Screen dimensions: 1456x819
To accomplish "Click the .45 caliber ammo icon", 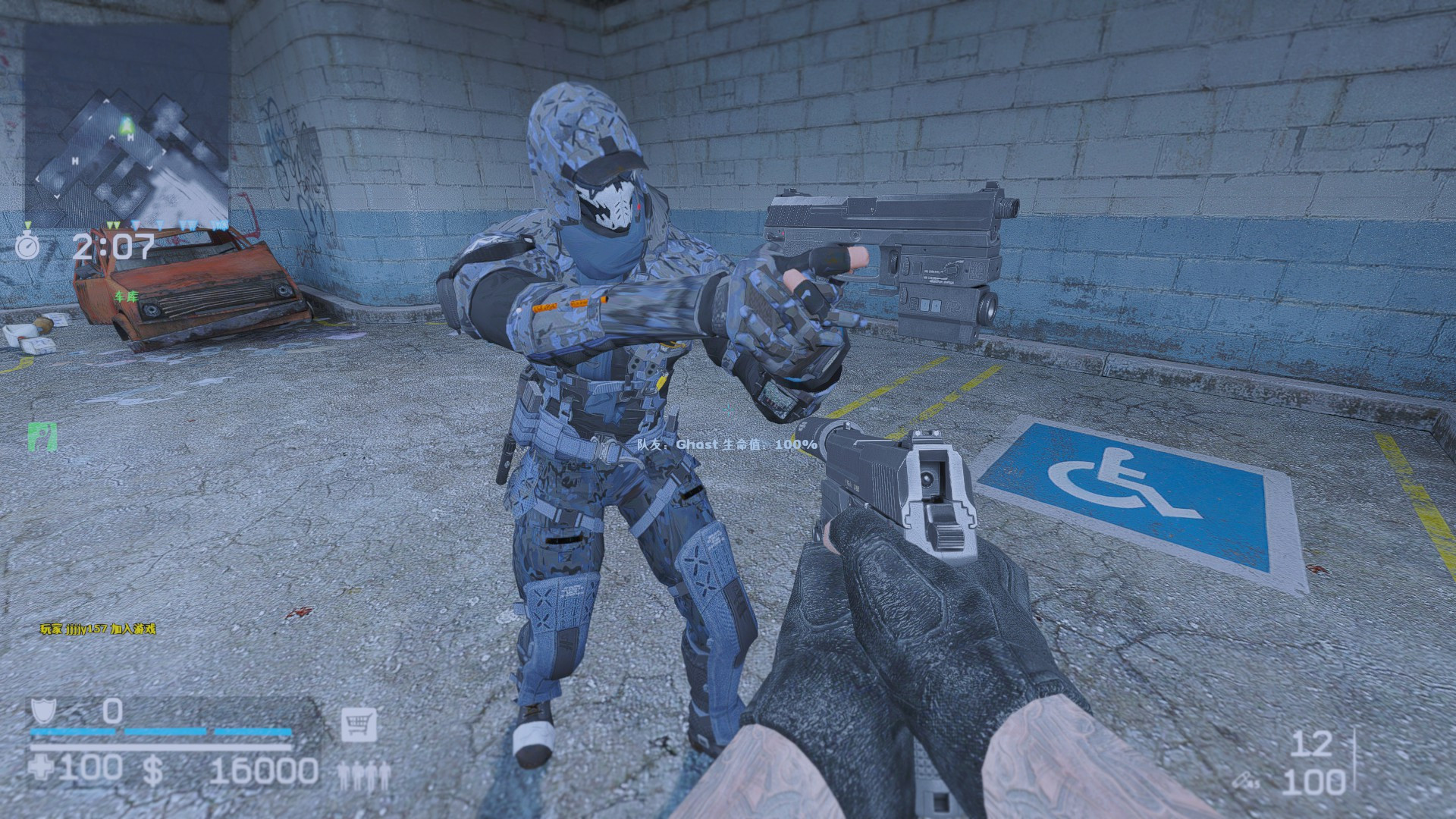I will (1244, 780).
